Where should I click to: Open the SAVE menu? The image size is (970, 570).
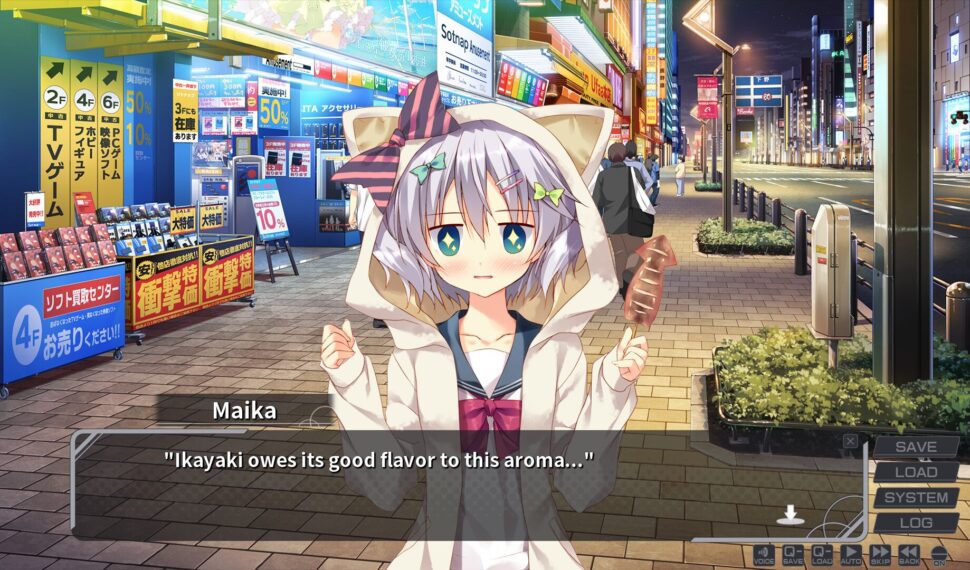[916, 447]
